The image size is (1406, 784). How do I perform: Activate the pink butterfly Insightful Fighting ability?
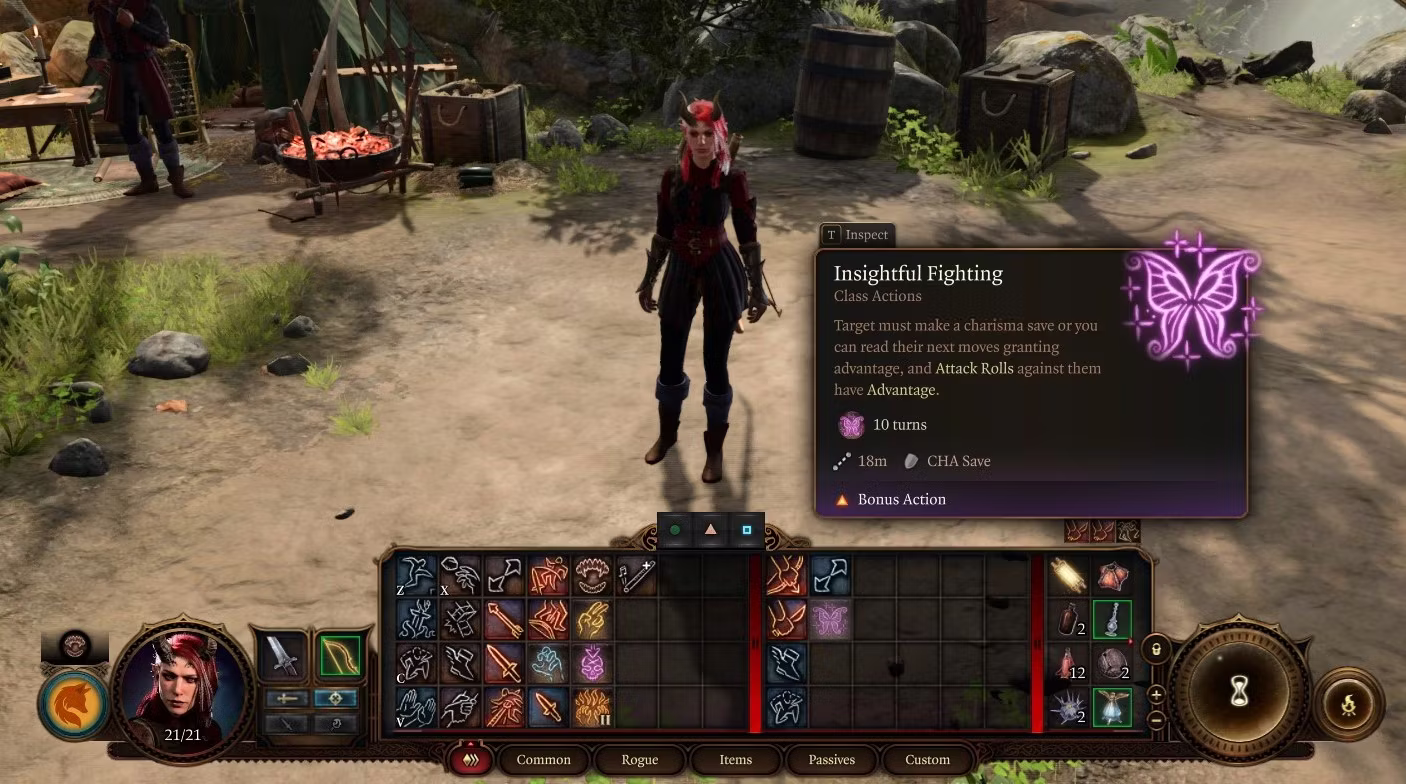830,620
